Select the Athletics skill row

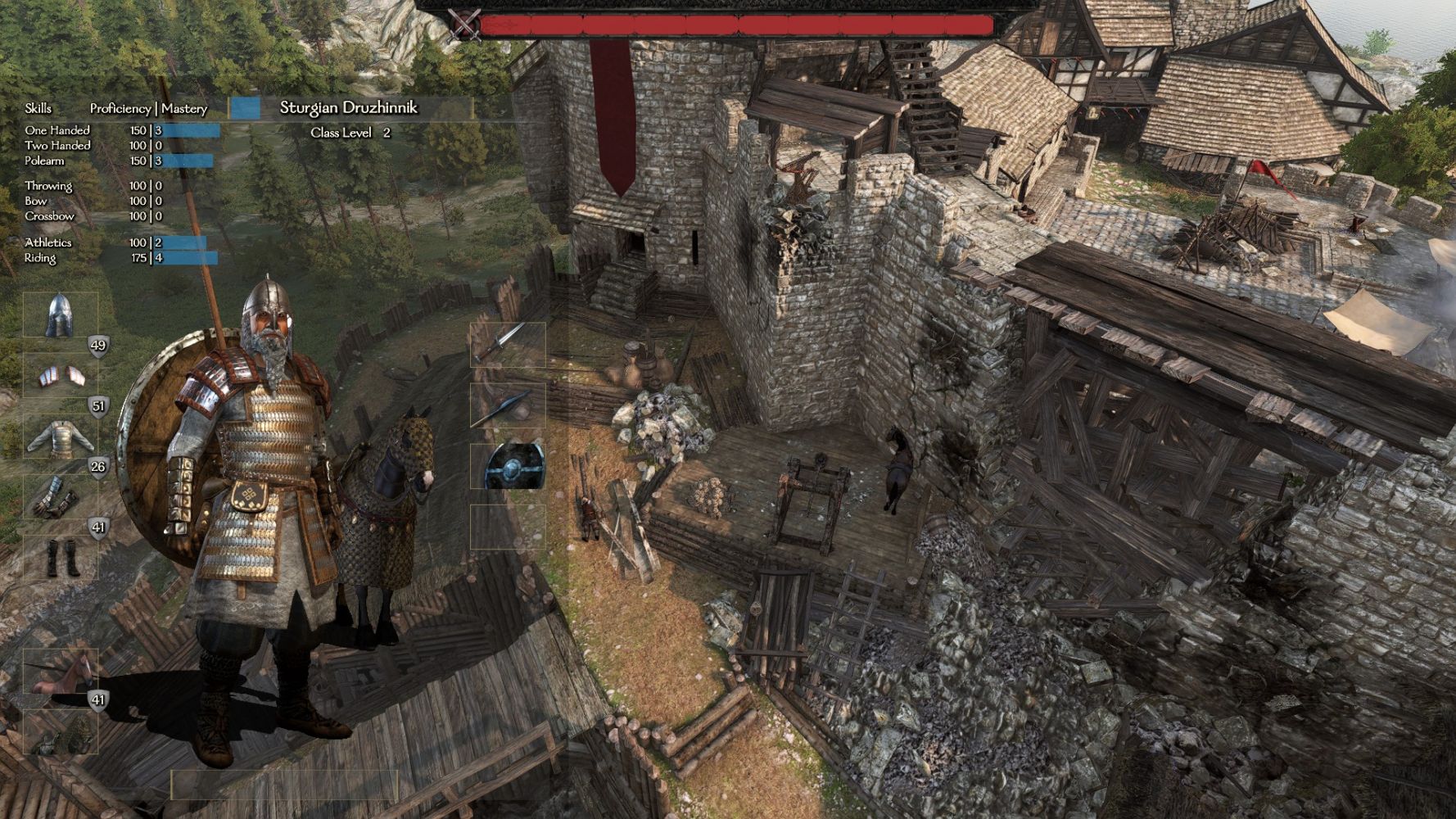click(48, 242)
